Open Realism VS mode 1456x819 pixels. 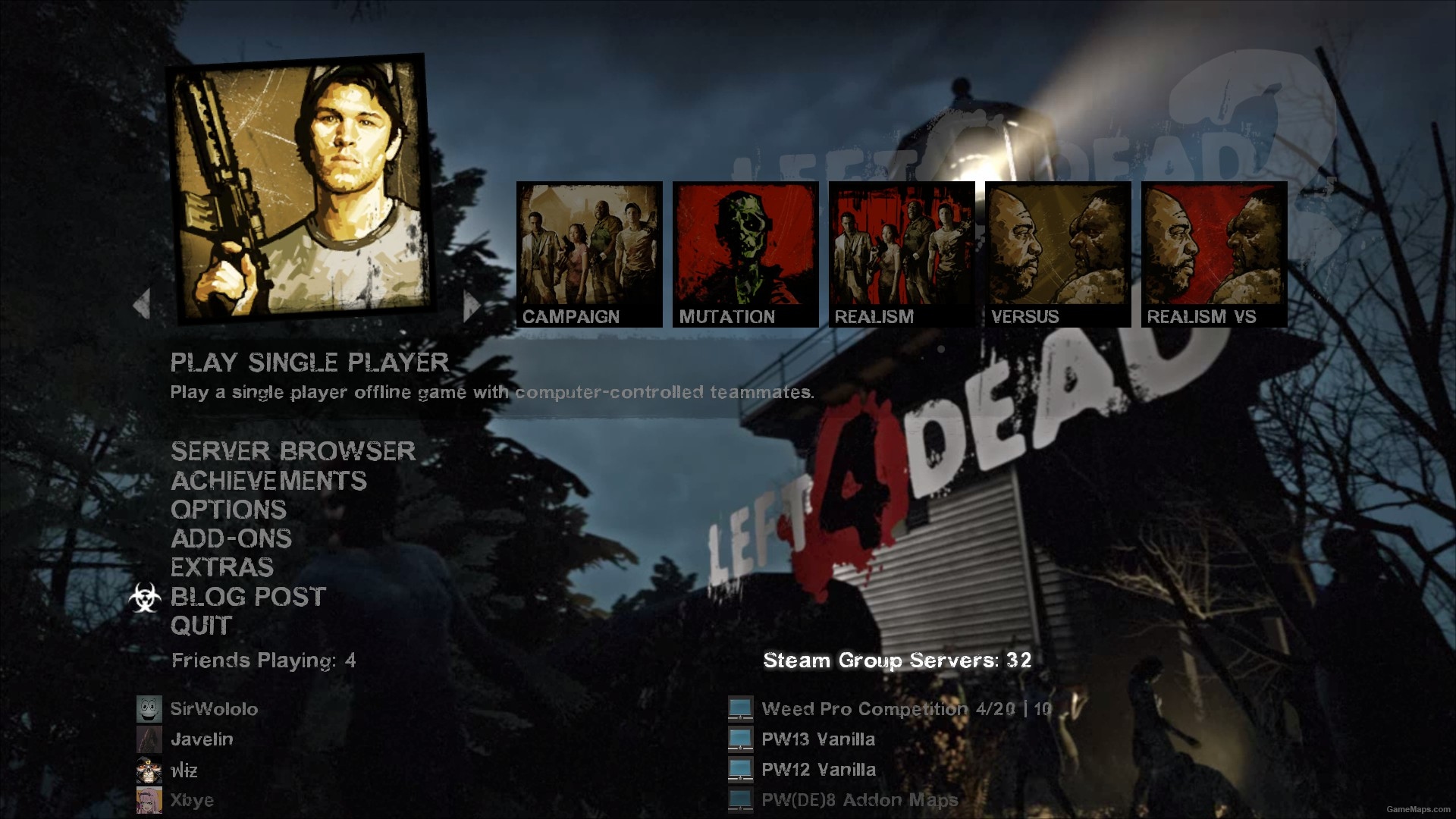pos(1213,250)
